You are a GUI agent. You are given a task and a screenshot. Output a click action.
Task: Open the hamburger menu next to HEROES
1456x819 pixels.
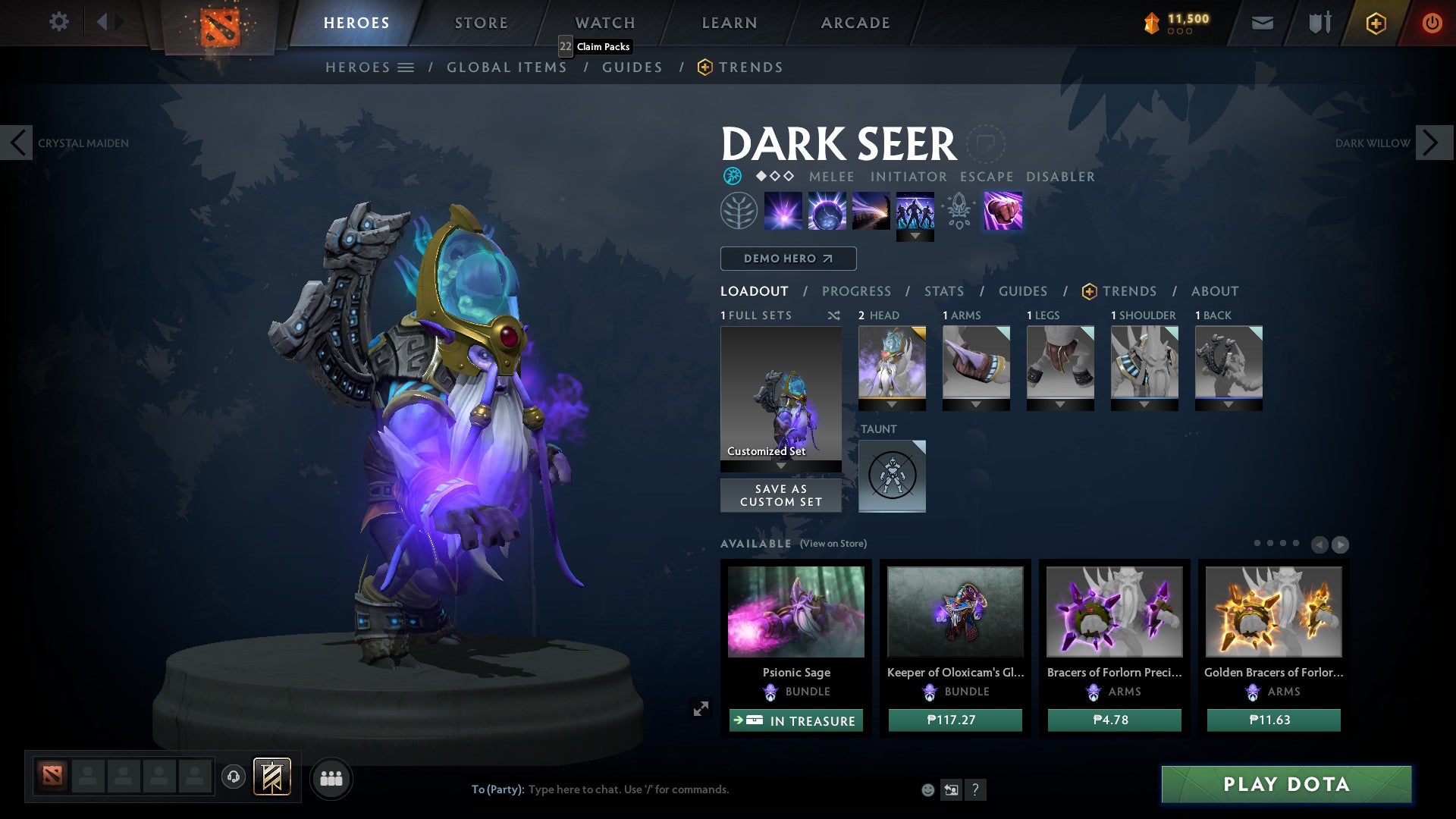[x=408, y=67]
